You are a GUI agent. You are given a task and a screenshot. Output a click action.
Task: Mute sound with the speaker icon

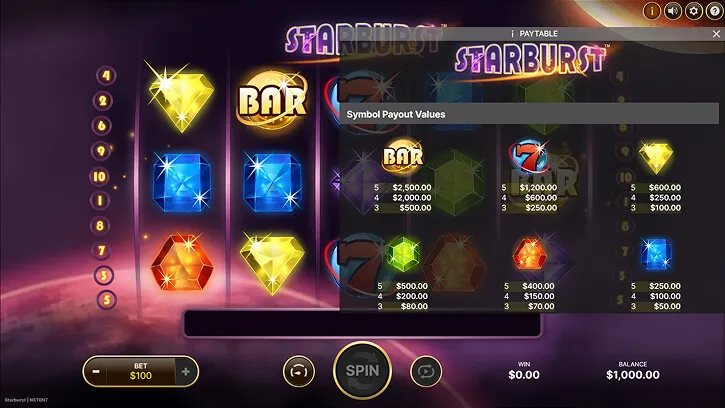click(x=672, y=12)
